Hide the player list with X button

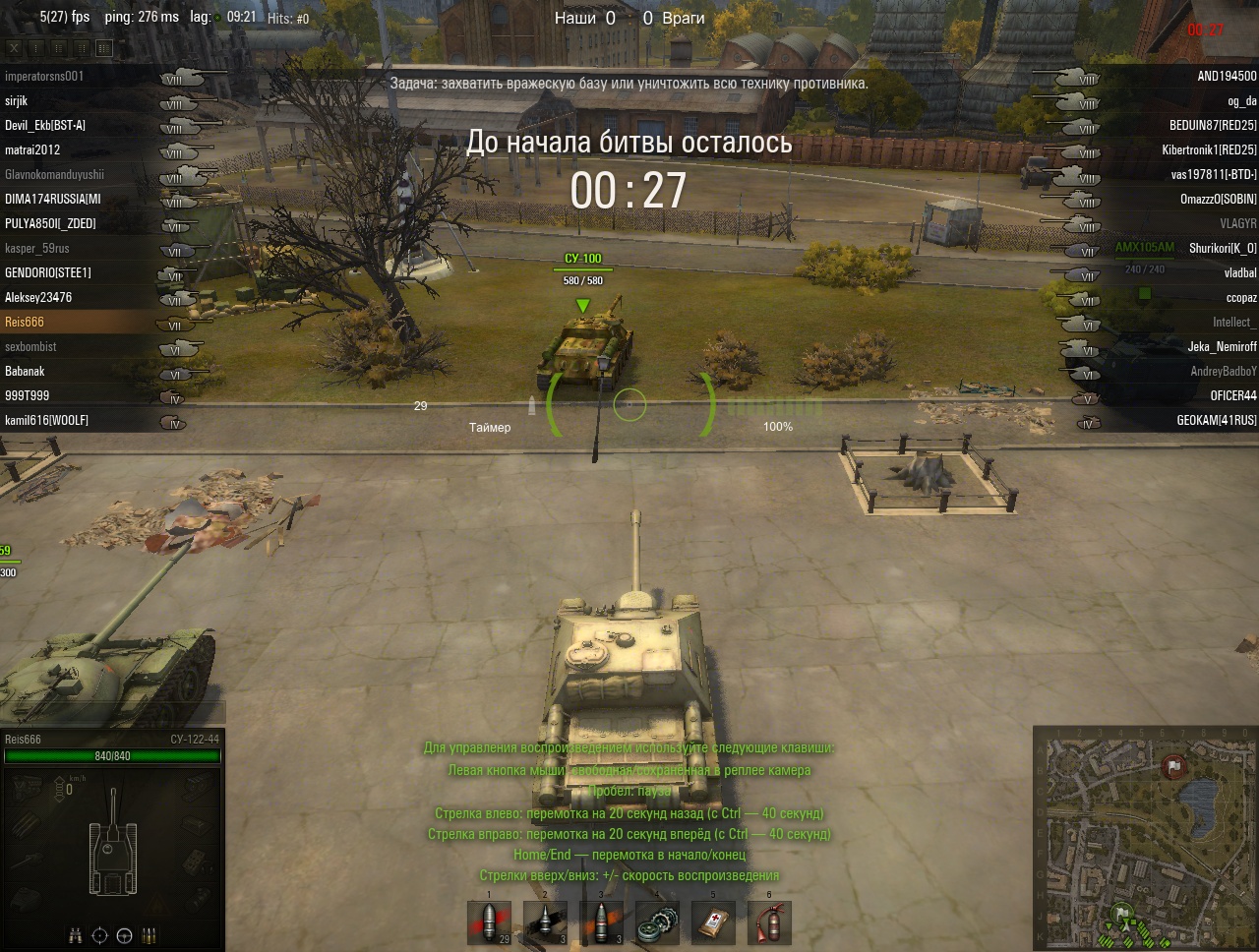[14, 47]
